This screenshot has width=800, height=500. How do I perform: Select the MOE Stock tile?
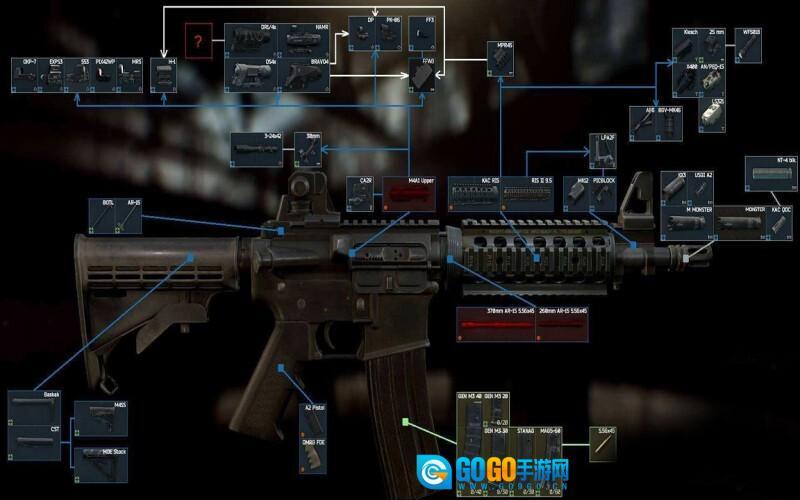106,461
